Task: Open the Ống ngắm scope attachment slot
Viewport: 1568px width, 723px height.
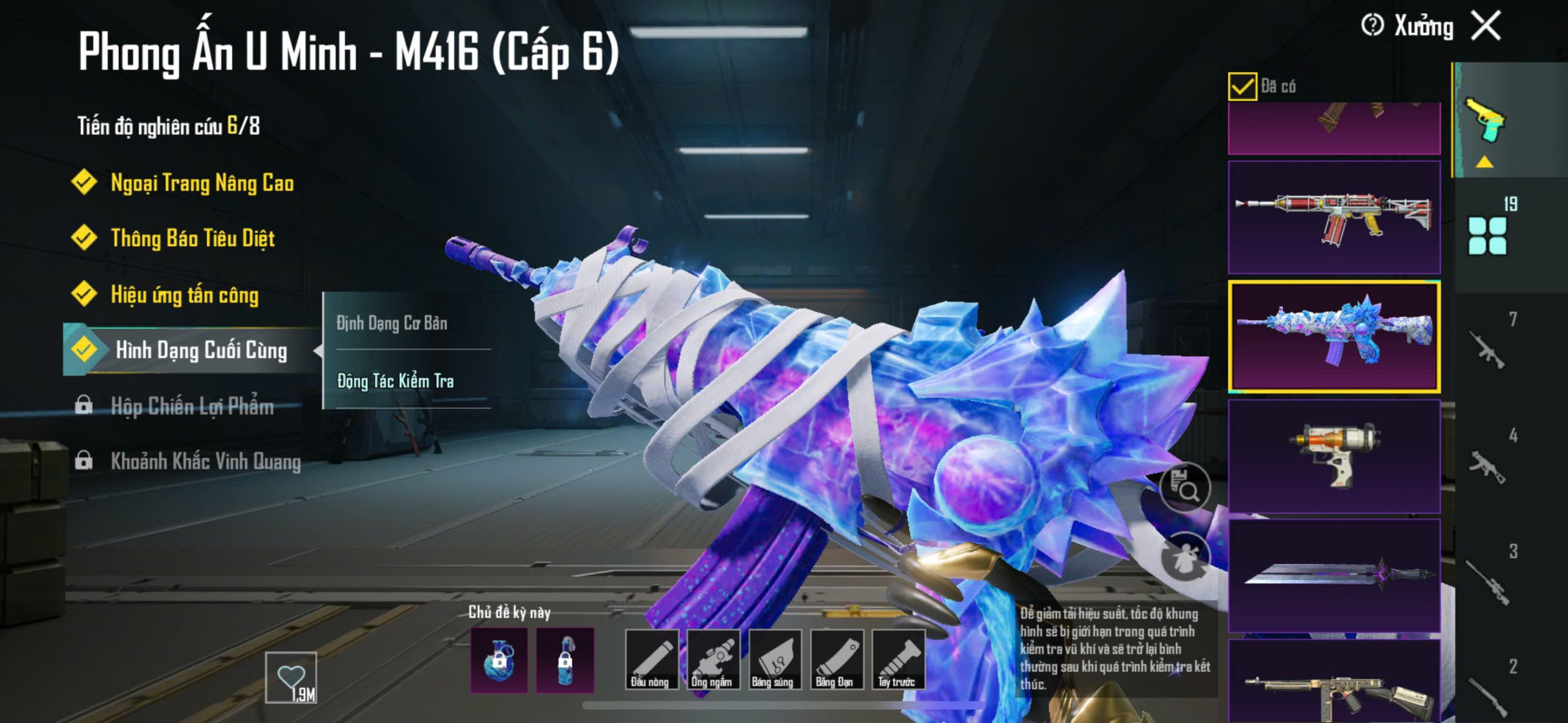Action: point(712,659)
